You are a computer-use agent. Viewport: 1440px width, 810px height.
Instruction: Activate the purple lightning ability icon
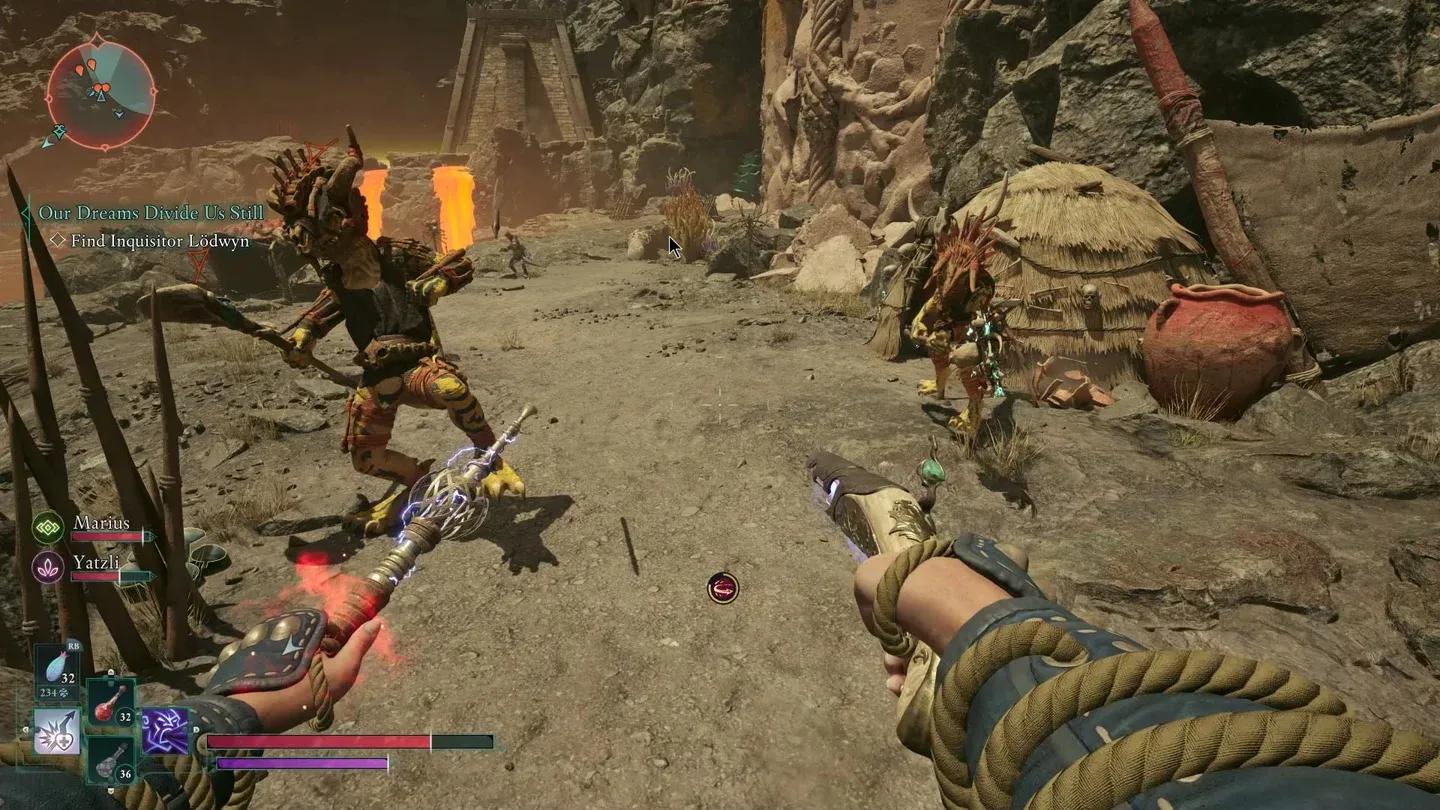[165, 731]
